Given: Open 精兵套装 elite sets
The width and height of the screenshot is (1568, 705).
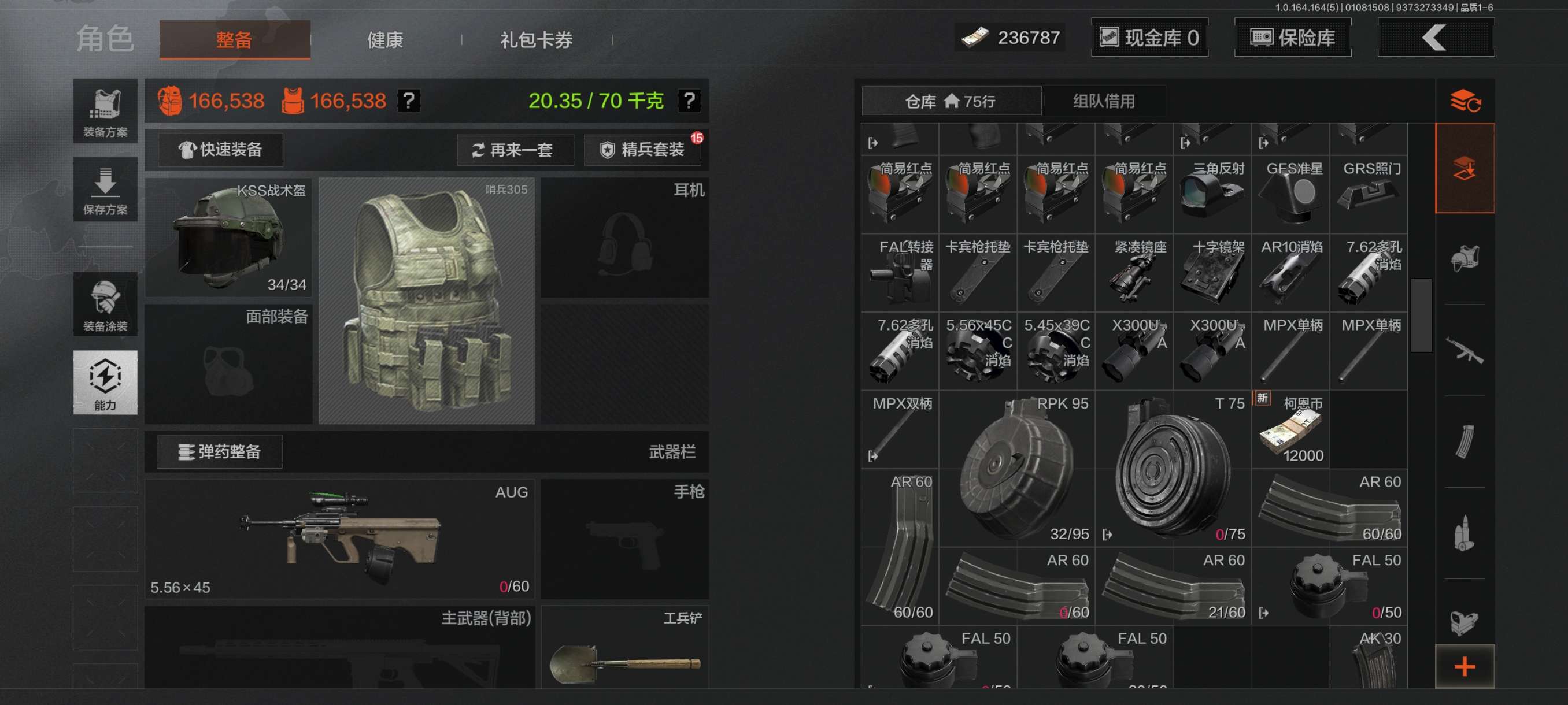Looking at the screenshot, I should [643, 150].
